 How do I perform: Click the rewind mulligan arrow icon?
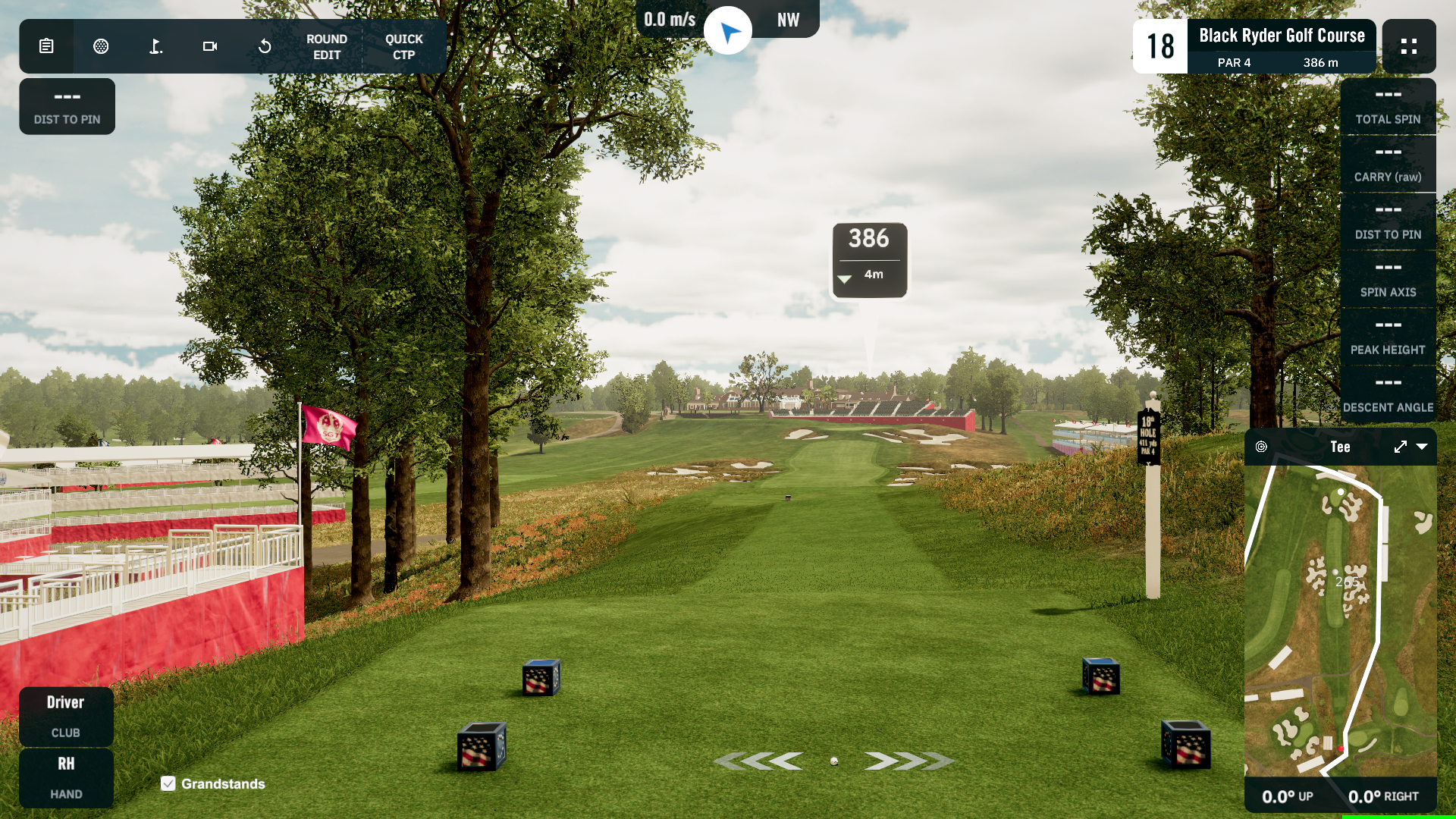coord(265,46)
